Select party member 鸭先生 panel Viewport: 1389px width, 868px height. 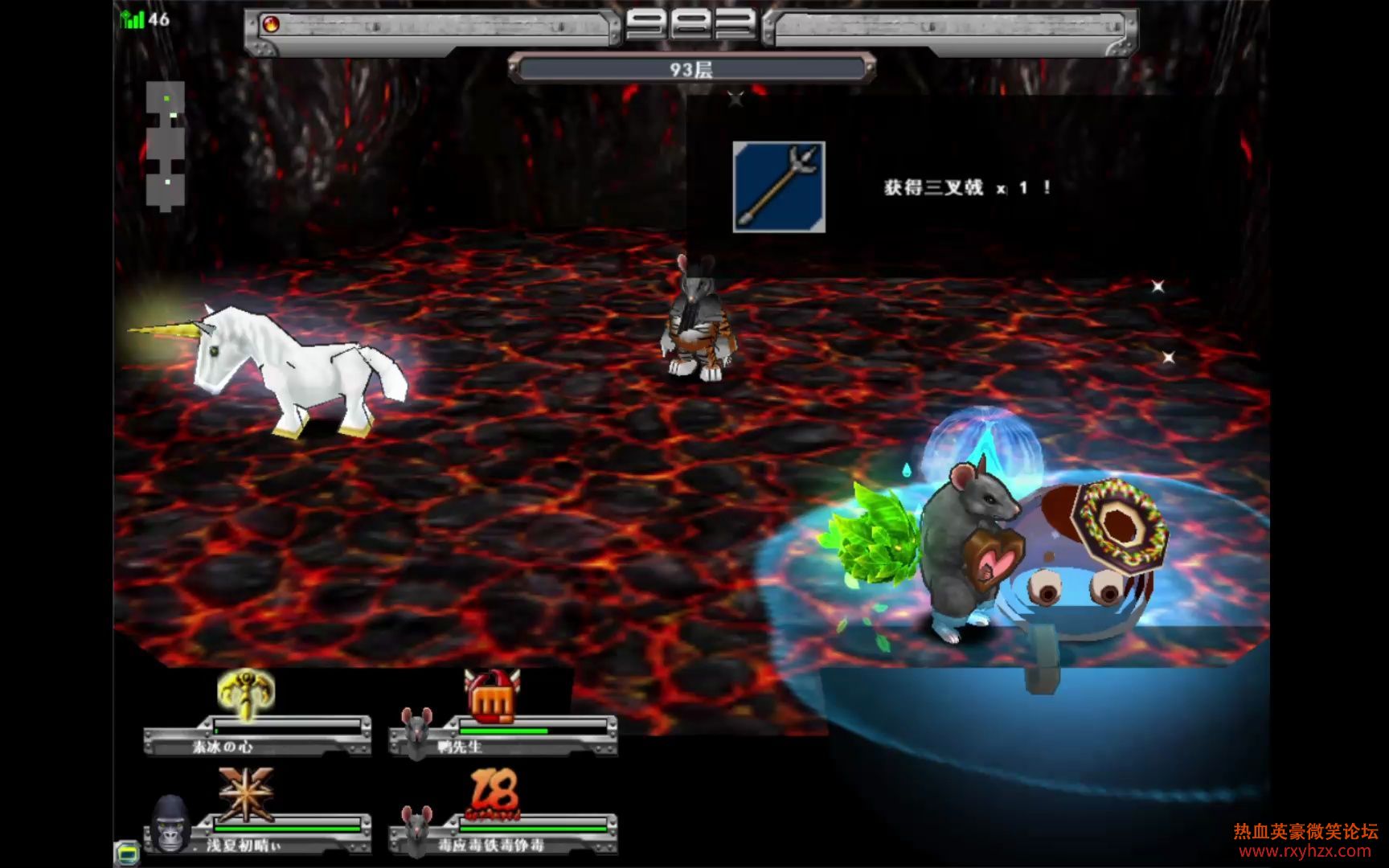[504, 737]
